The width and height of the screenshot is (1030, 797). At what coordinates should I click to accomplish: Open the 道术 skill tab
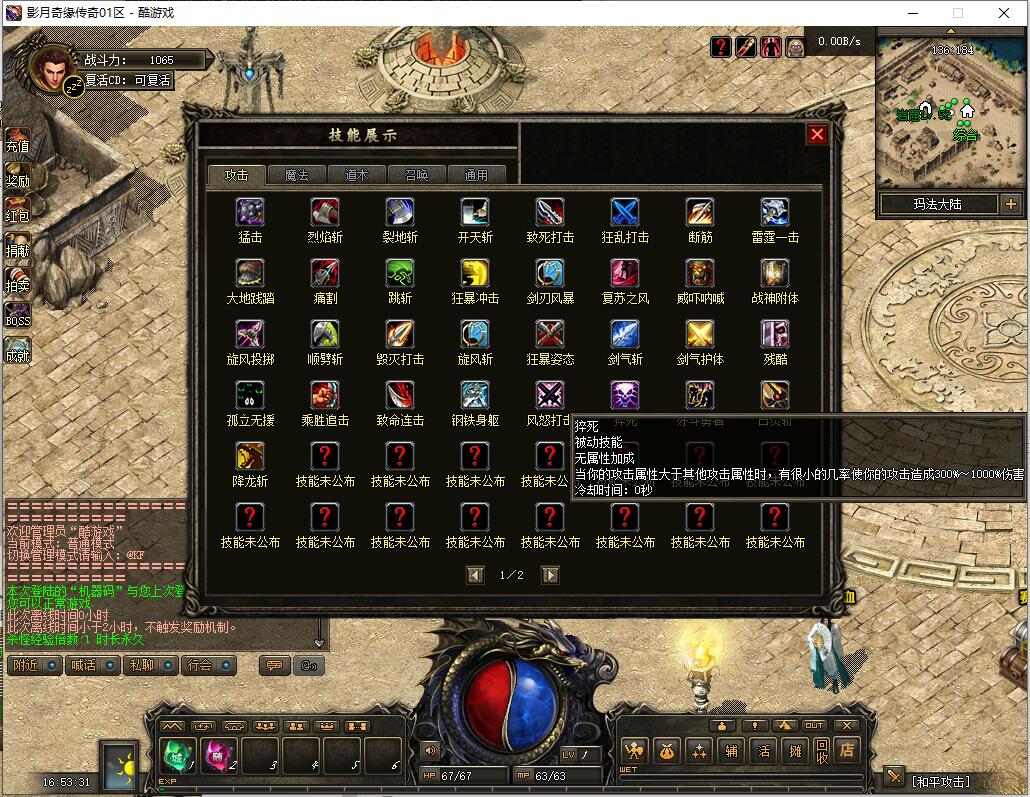pyautogui.click(x=356, y=175)
